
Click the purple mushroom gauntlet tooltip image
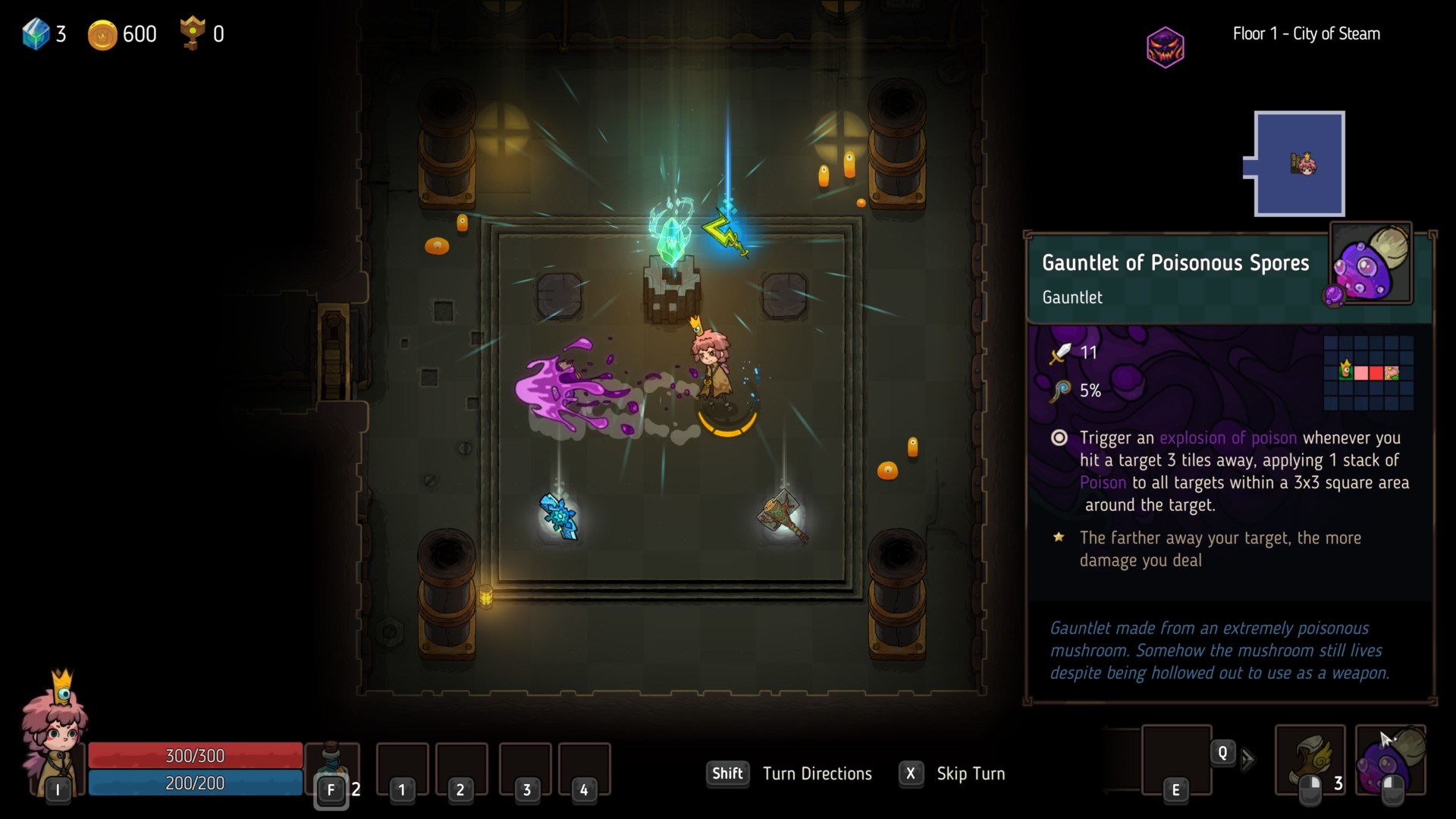[x=1371, y=264]
